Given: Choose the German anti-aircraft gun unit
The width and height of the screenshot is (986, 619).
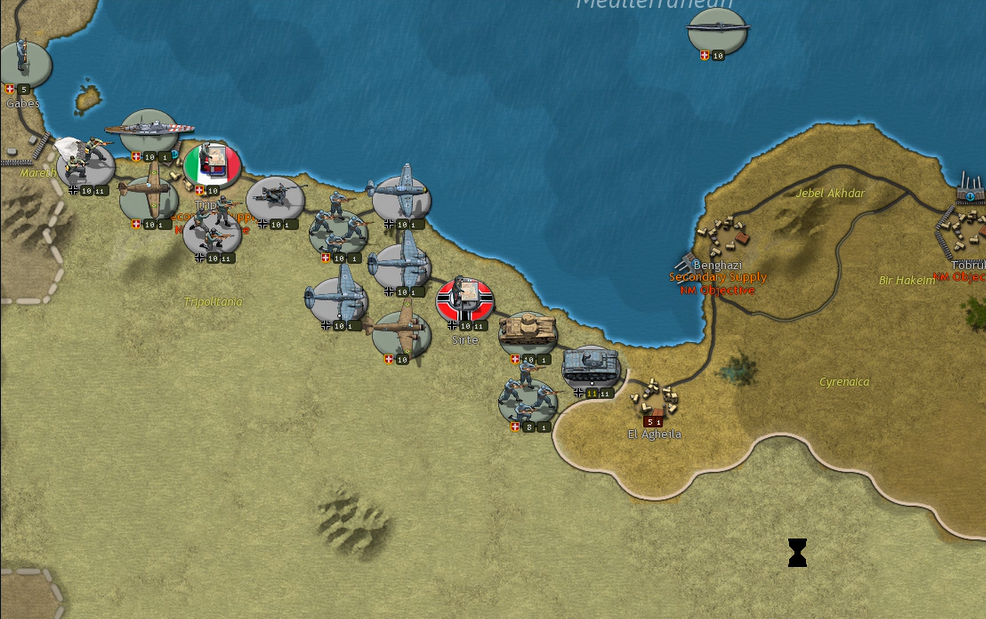Looking at the screenshot, I should (275, 198).
